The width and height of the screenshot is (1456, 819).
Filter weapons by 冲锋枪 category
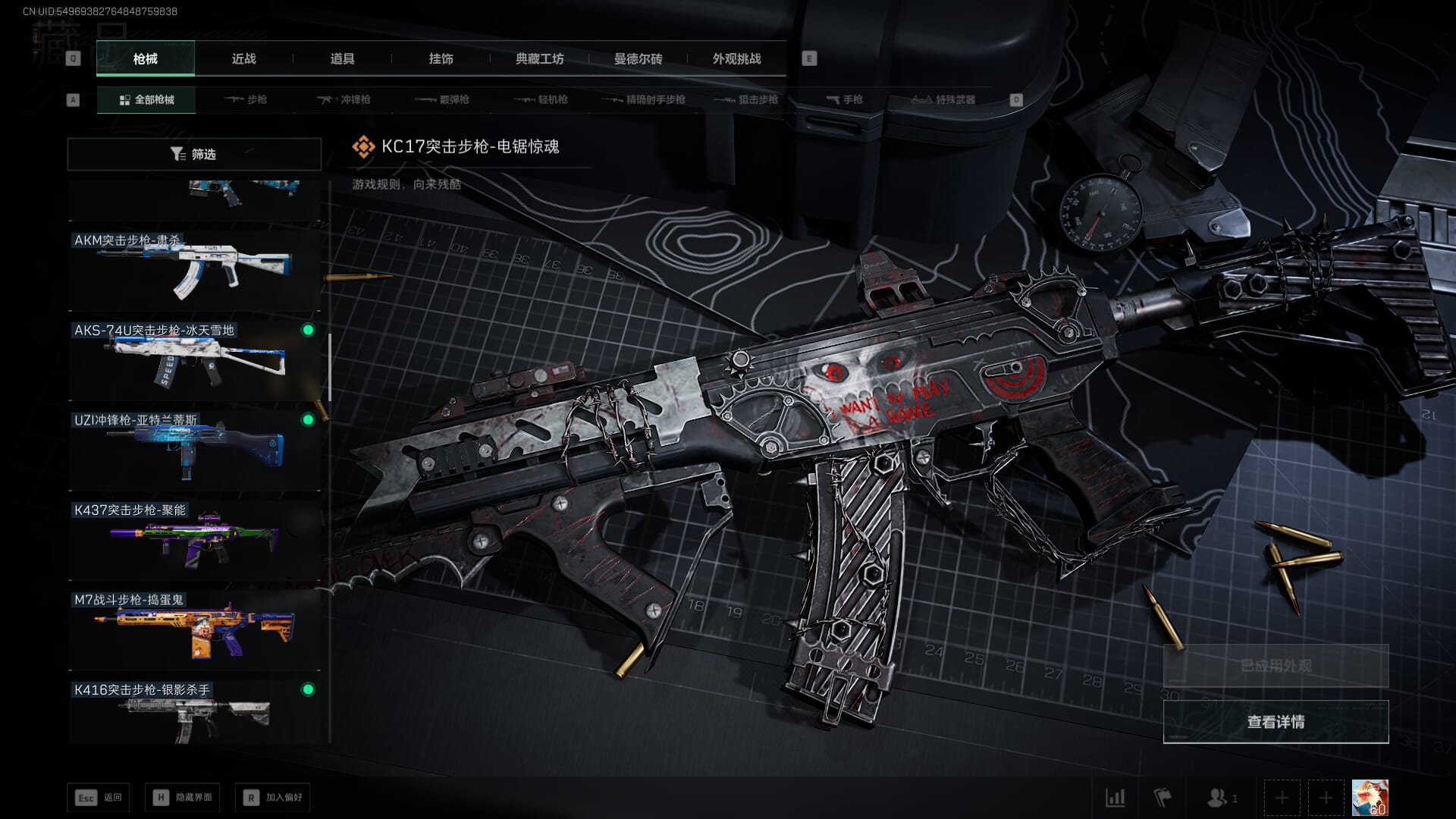click(344, 99)
